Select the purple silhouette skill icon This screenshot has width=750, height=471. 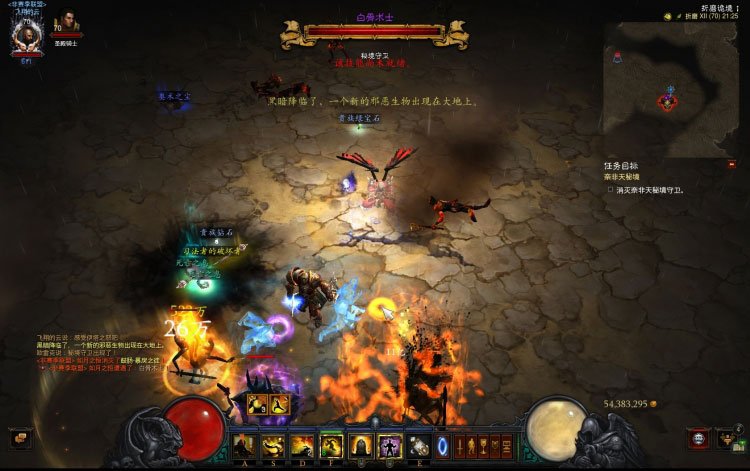coord(390,446)
